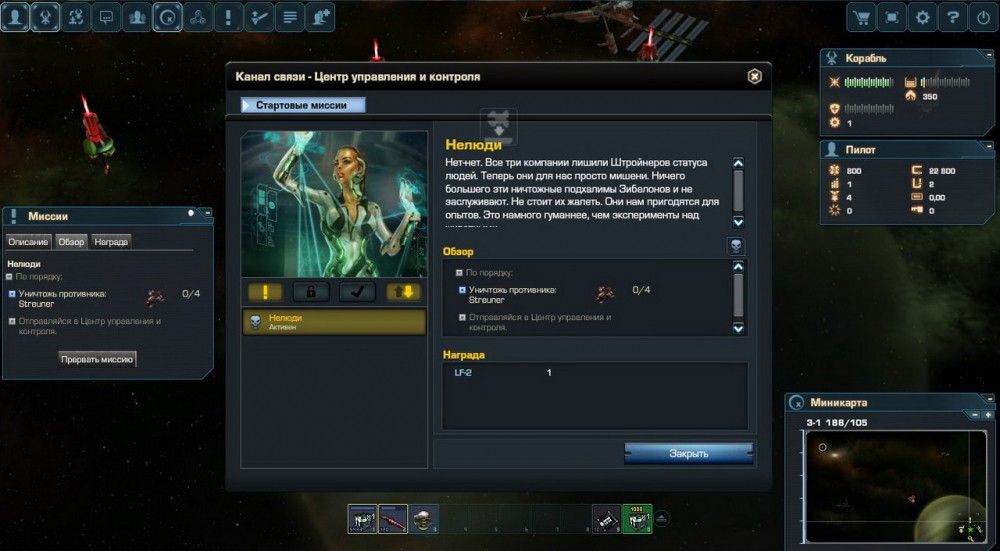Open the chat speech bubble icon
Viewport: 1000px width, 551px height.
pyautogui.click(x=107, y=17)
